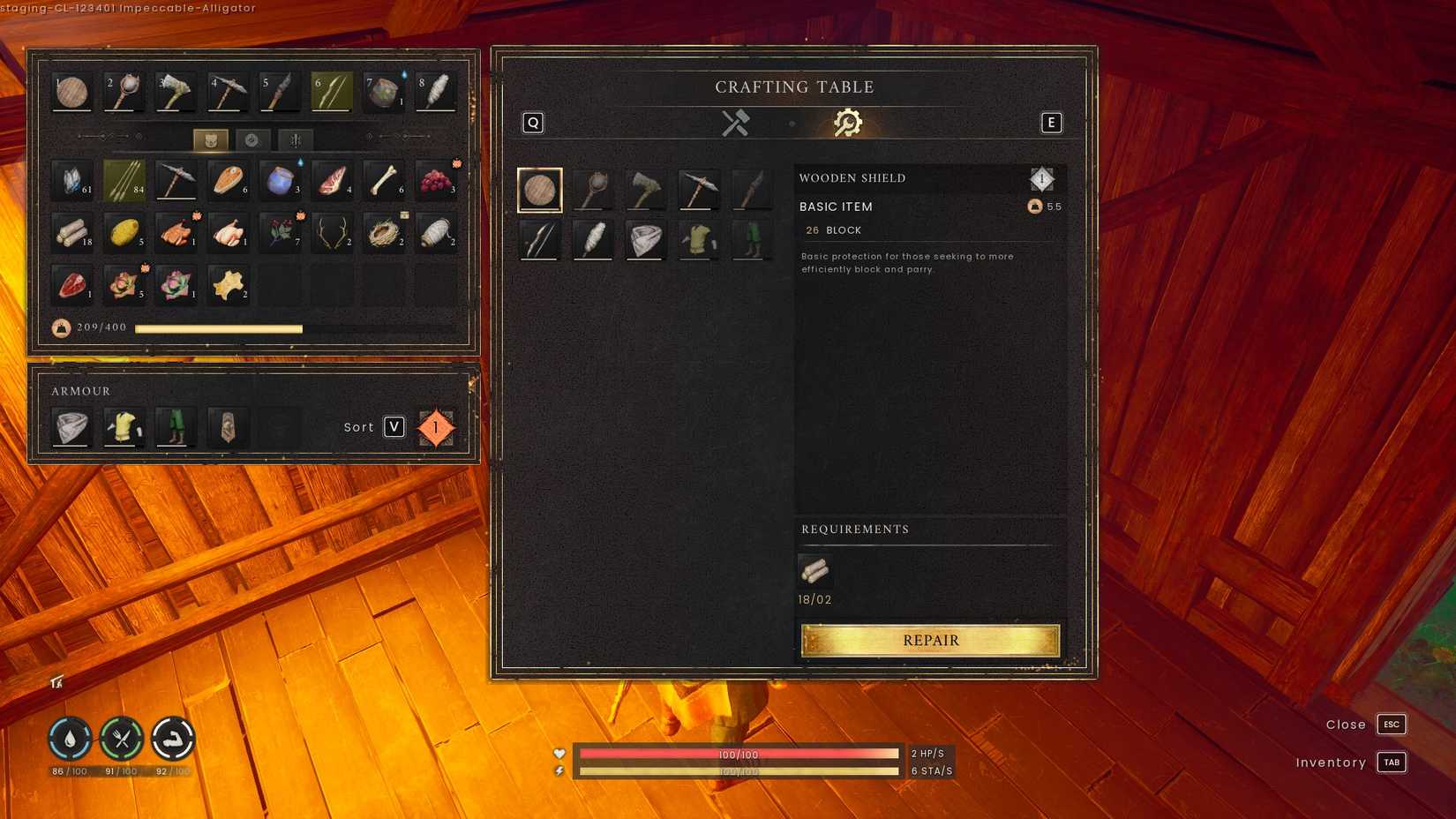Screen dimensions: 1456x819
Task: Select the yellow shirt in the armour slot
Action: click(123, 426)
